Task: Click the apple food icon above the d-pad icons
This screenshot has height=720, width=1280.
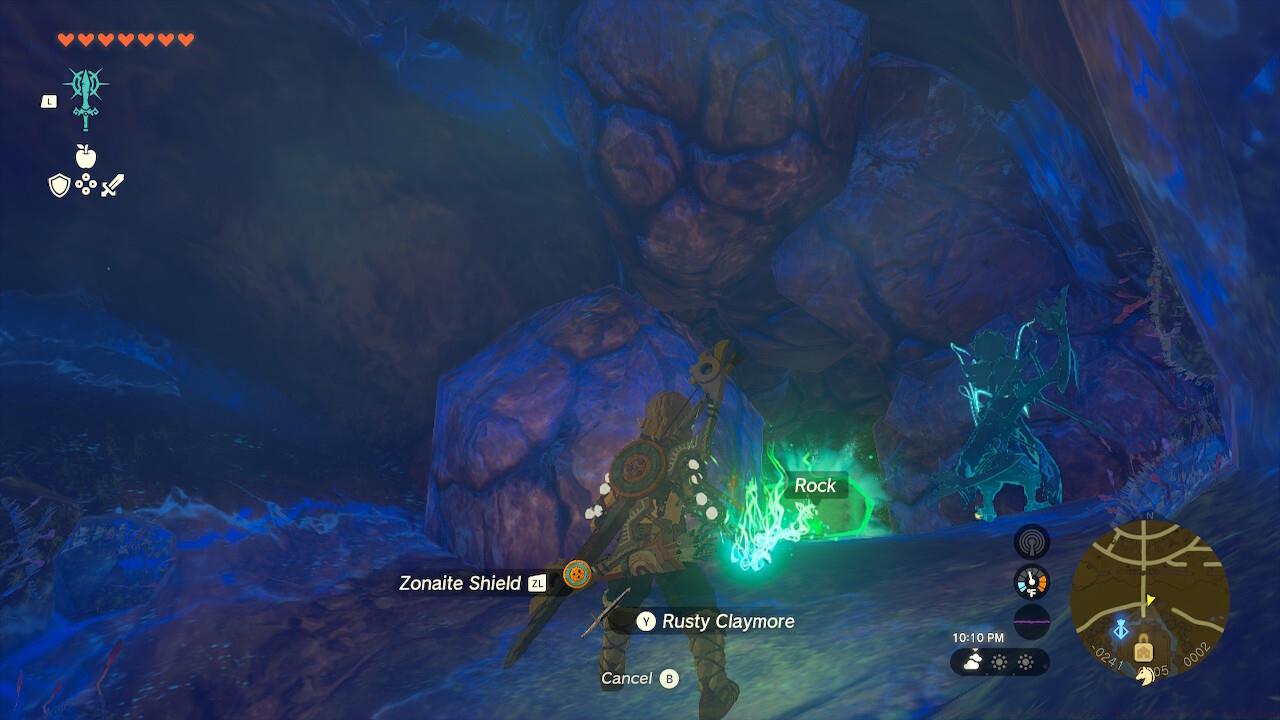Action: (x=86, y=155)
